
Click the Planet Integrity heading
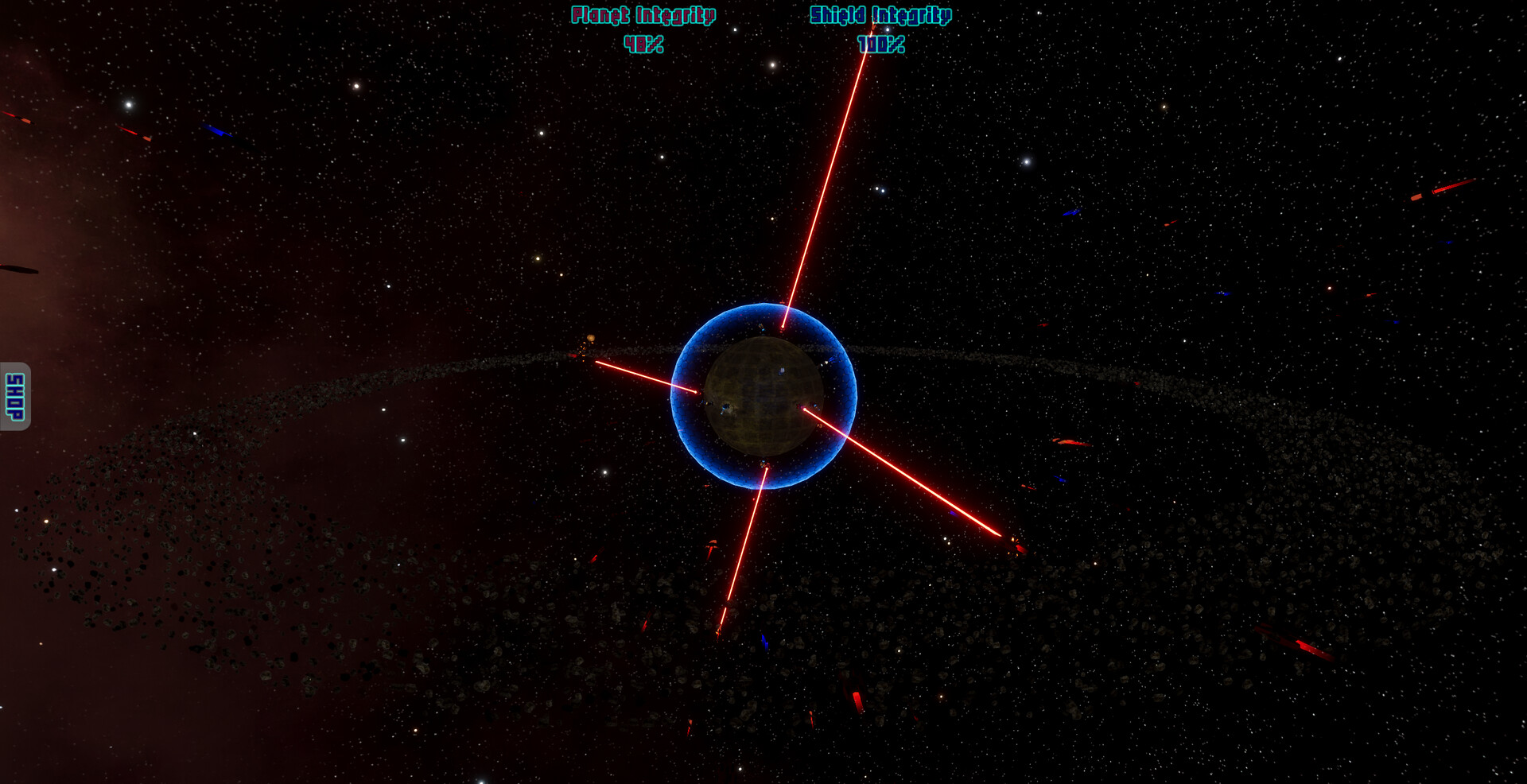click(x=644, y=14)
